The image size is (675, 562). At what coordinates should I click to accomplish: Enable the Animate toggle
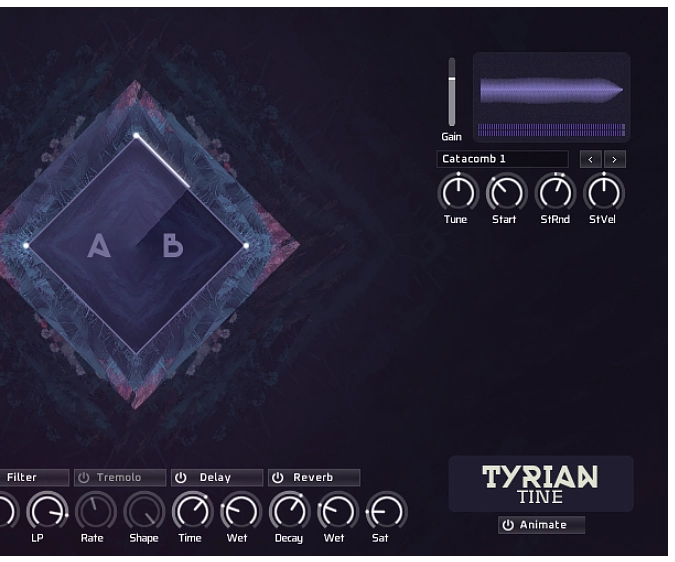point(508,525)
